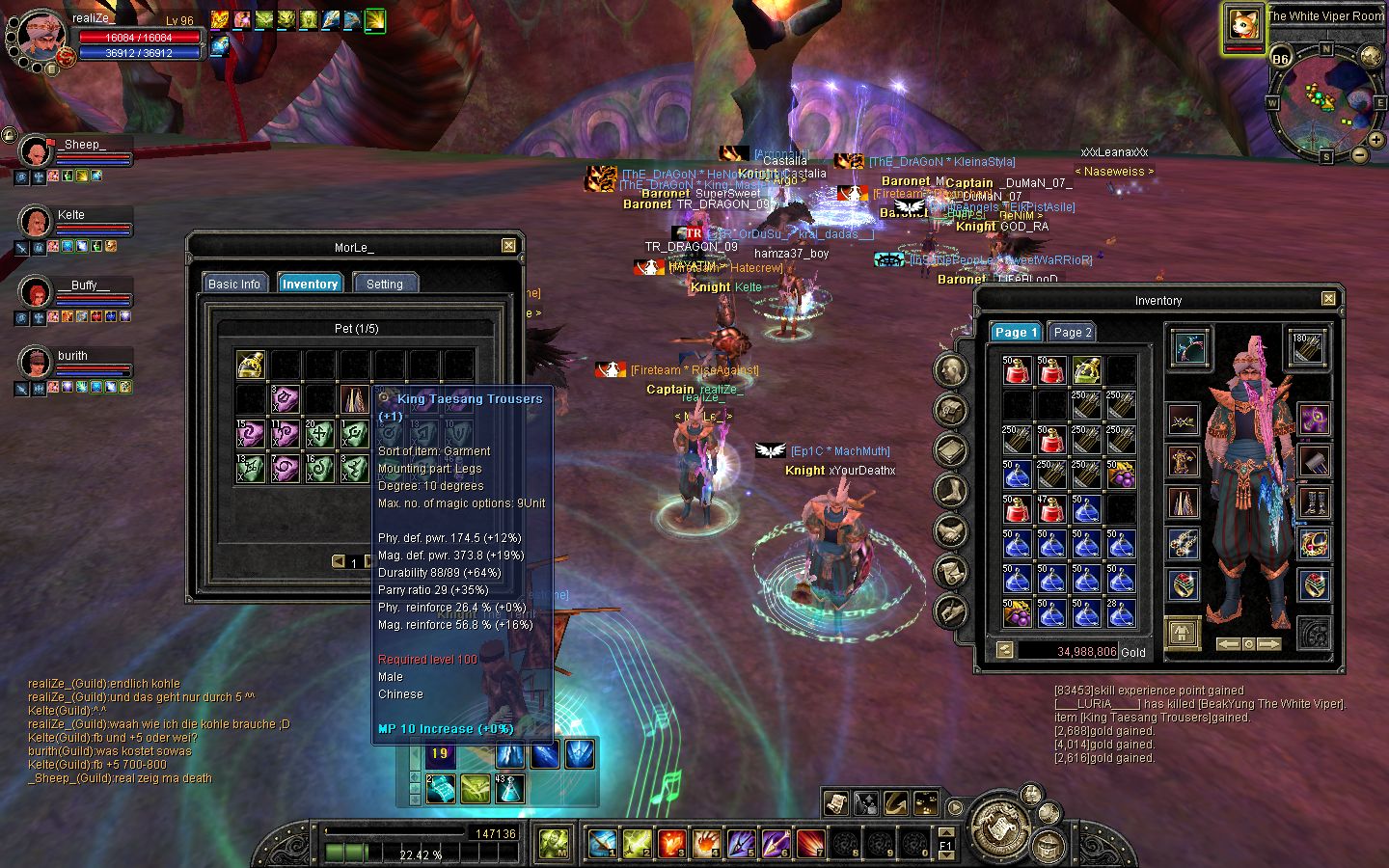The width and height of the screenshot is (1389, 868).
Task: Activate the skill in hotbar slot 3
Action: tap(671, 844)
